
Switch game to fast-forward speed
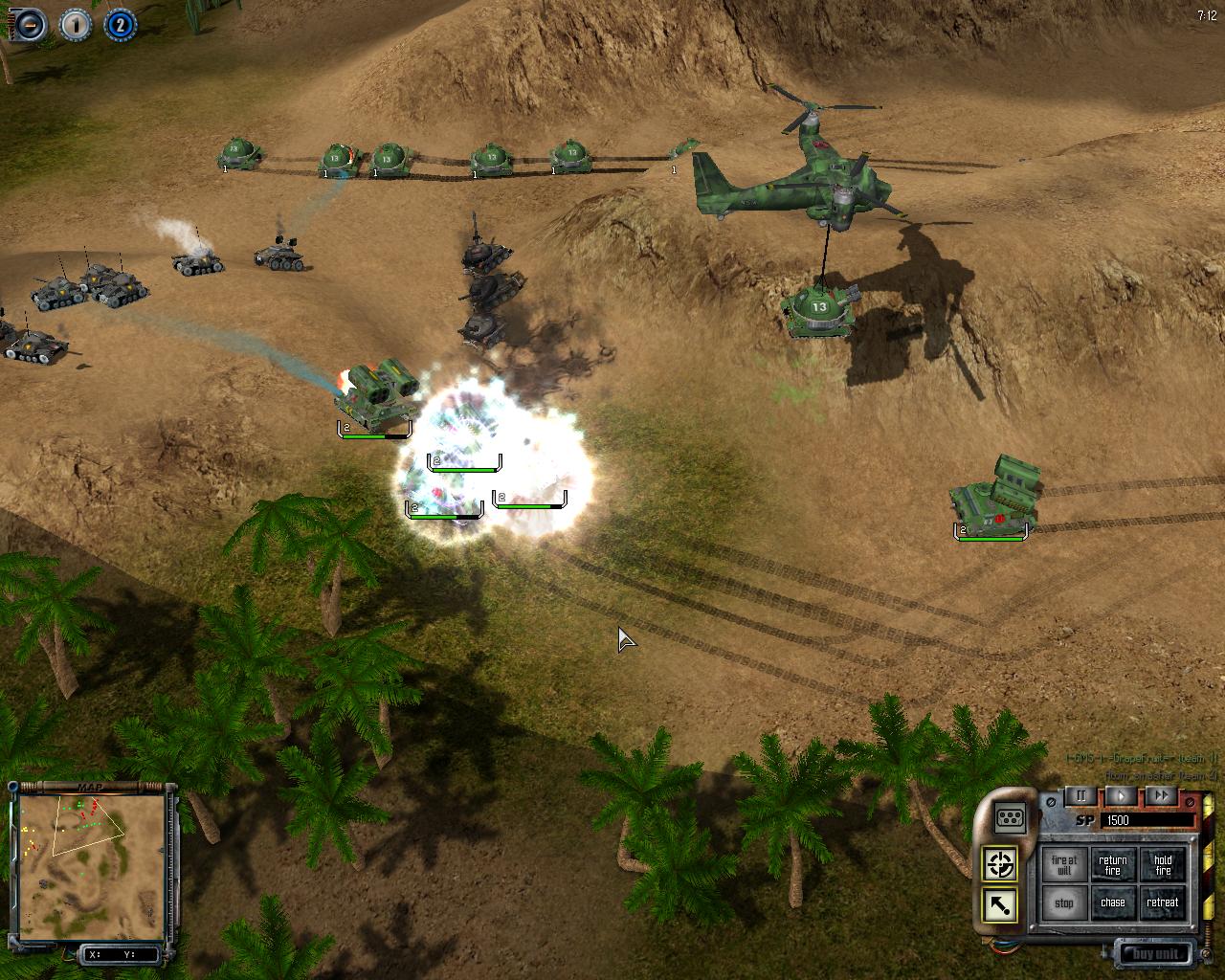[x=1160, y=795]
